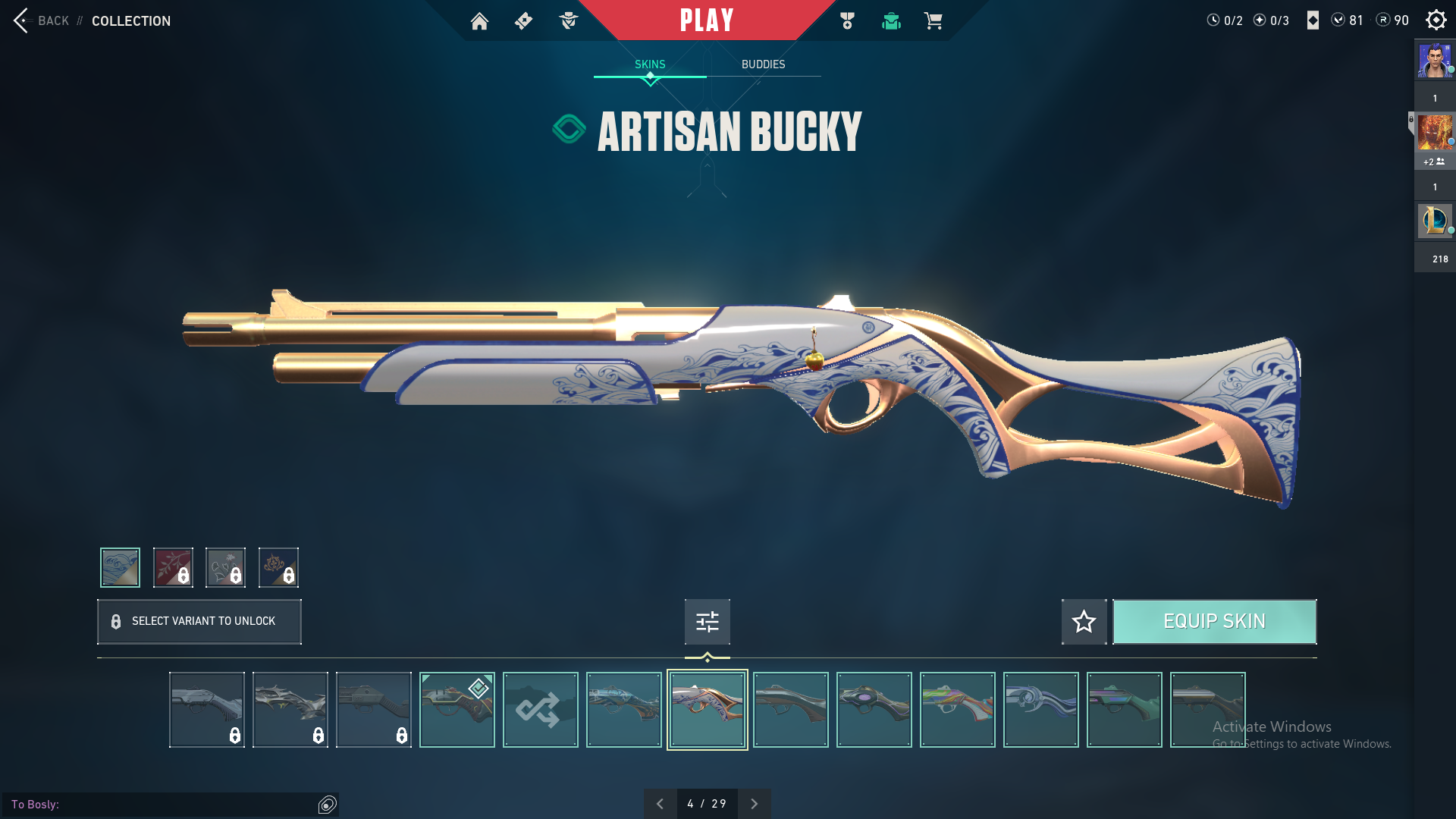The height and width of the screenshot is (819, 1456).
Task: Open the League of Legends friend group icon
Action: click(x=1434, y=221)
